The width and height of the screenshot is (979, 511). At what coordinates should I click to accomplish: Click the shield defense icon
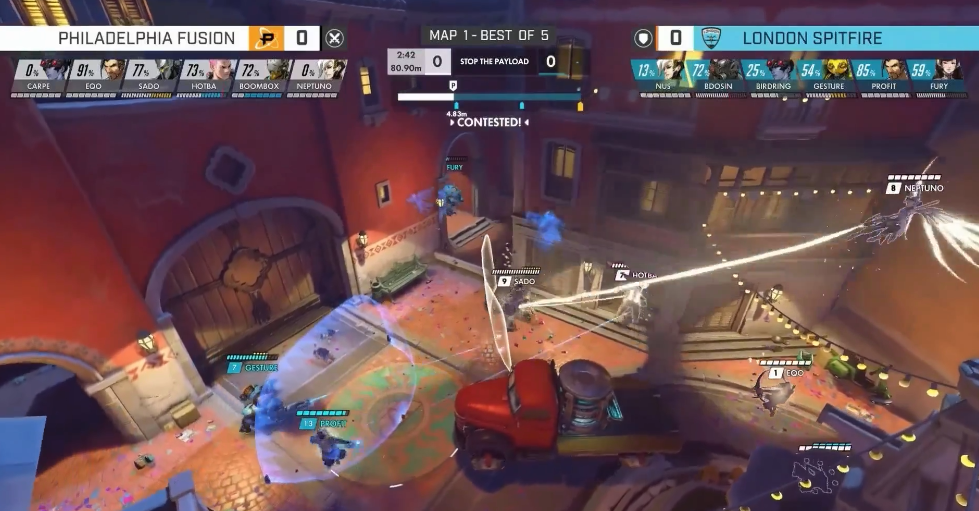(643, 38)
